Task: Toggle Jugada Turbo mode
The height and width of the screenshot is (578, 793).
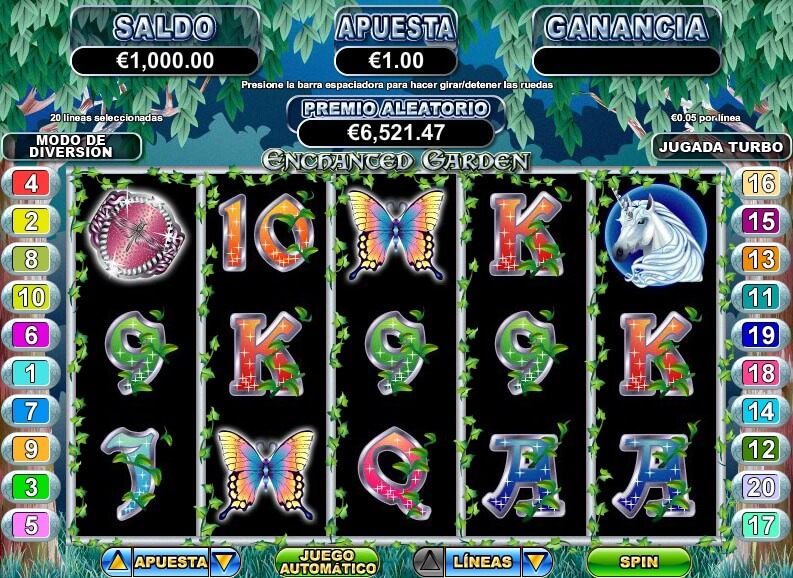Action: pyautogui.click(x=721, y=146)
